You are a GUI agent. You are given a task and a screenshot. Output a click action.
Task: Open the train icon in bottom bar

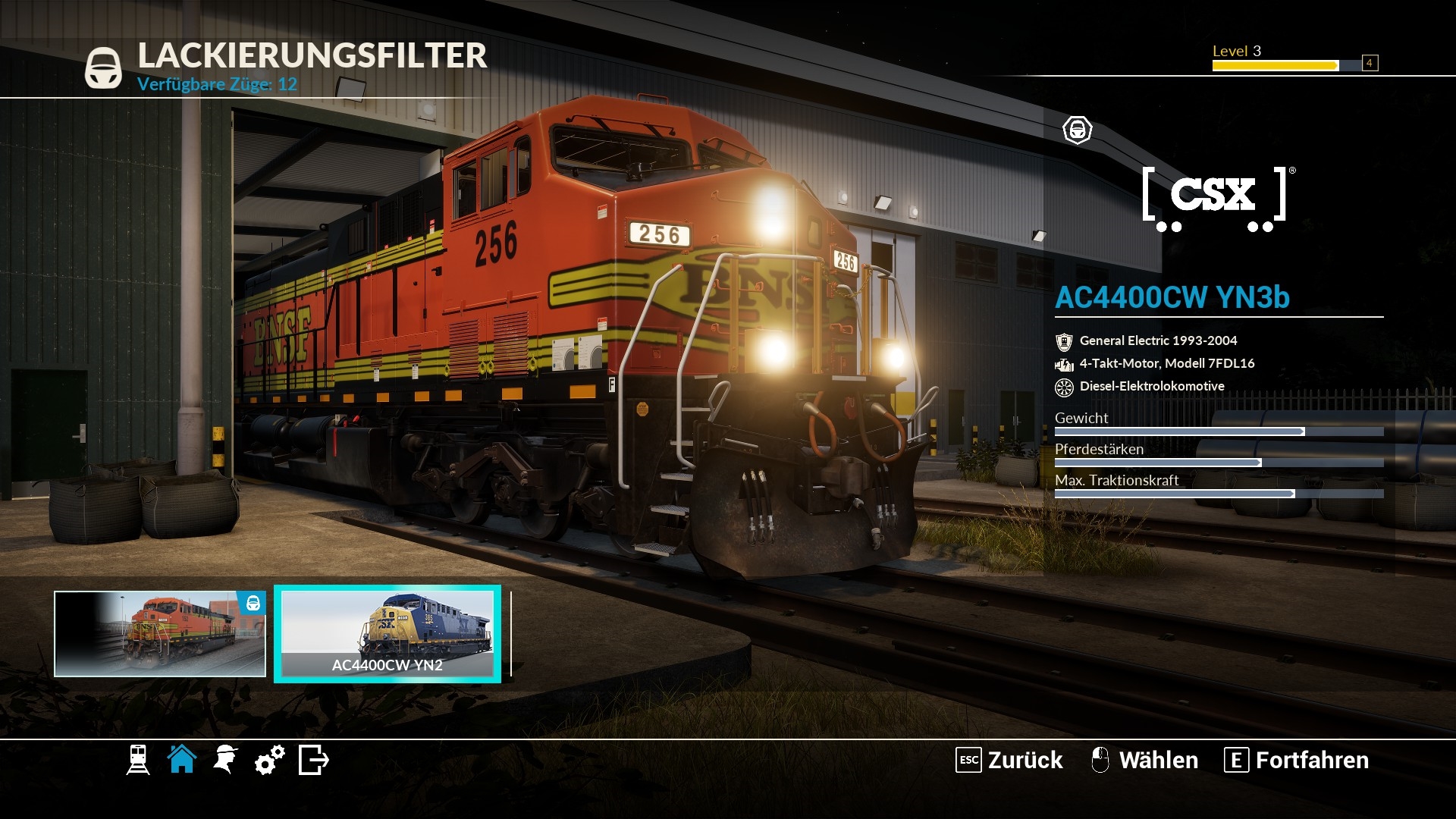(138, 760)
